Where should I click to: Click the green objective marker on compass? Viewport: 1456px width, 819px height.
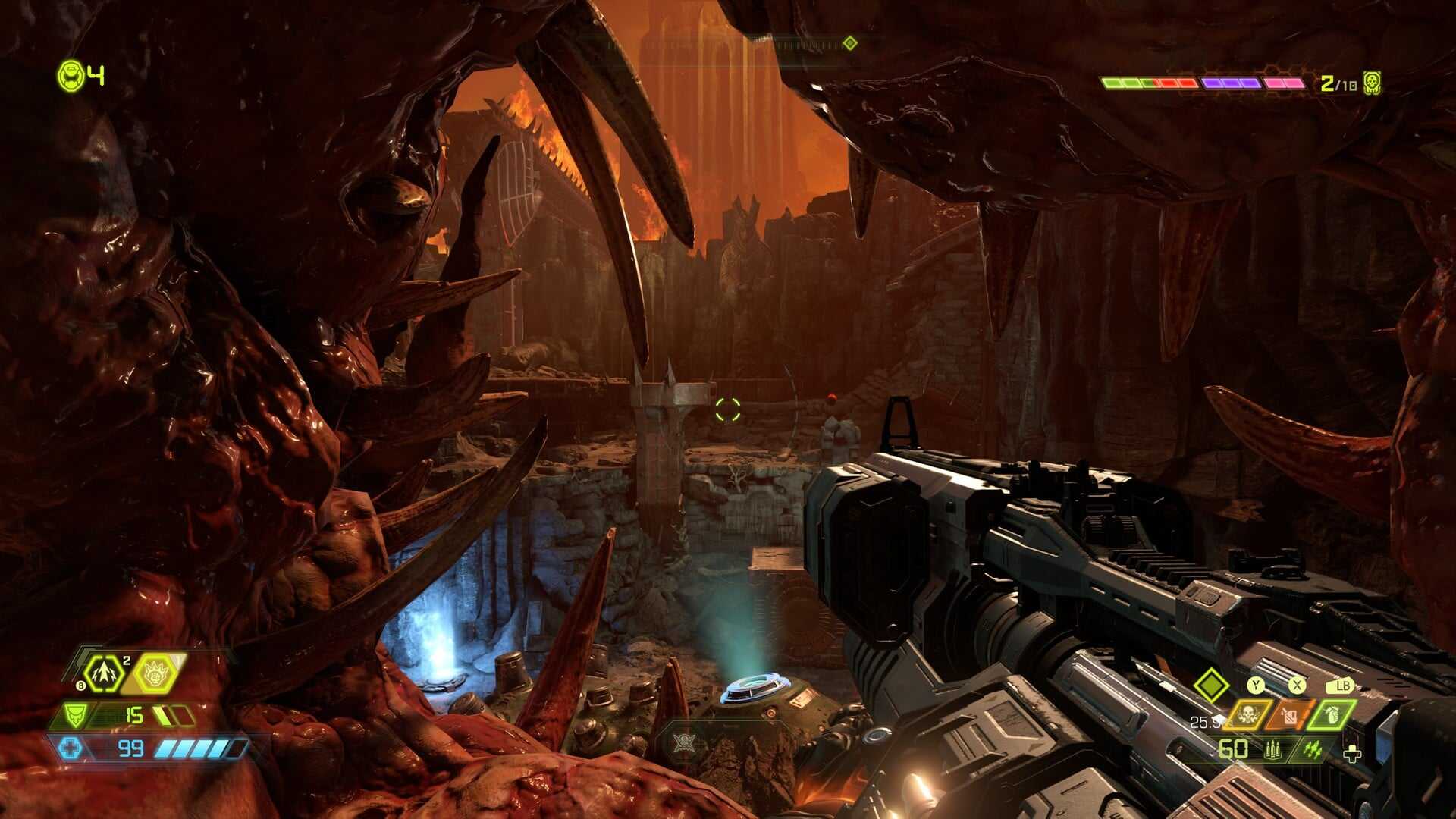pos(850,43)
